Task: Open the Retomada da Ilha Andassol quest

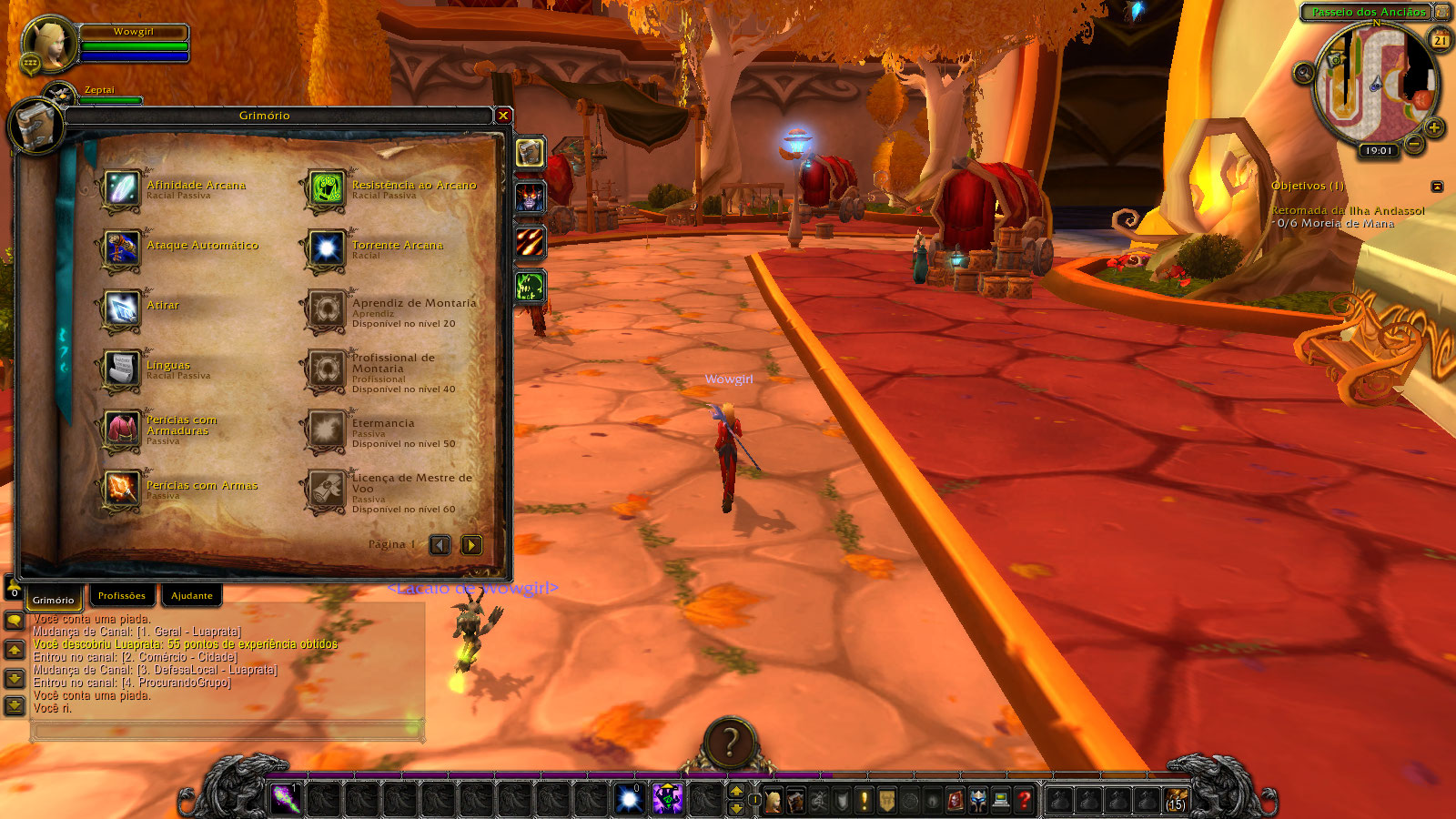Action: tap(1347, 210)
